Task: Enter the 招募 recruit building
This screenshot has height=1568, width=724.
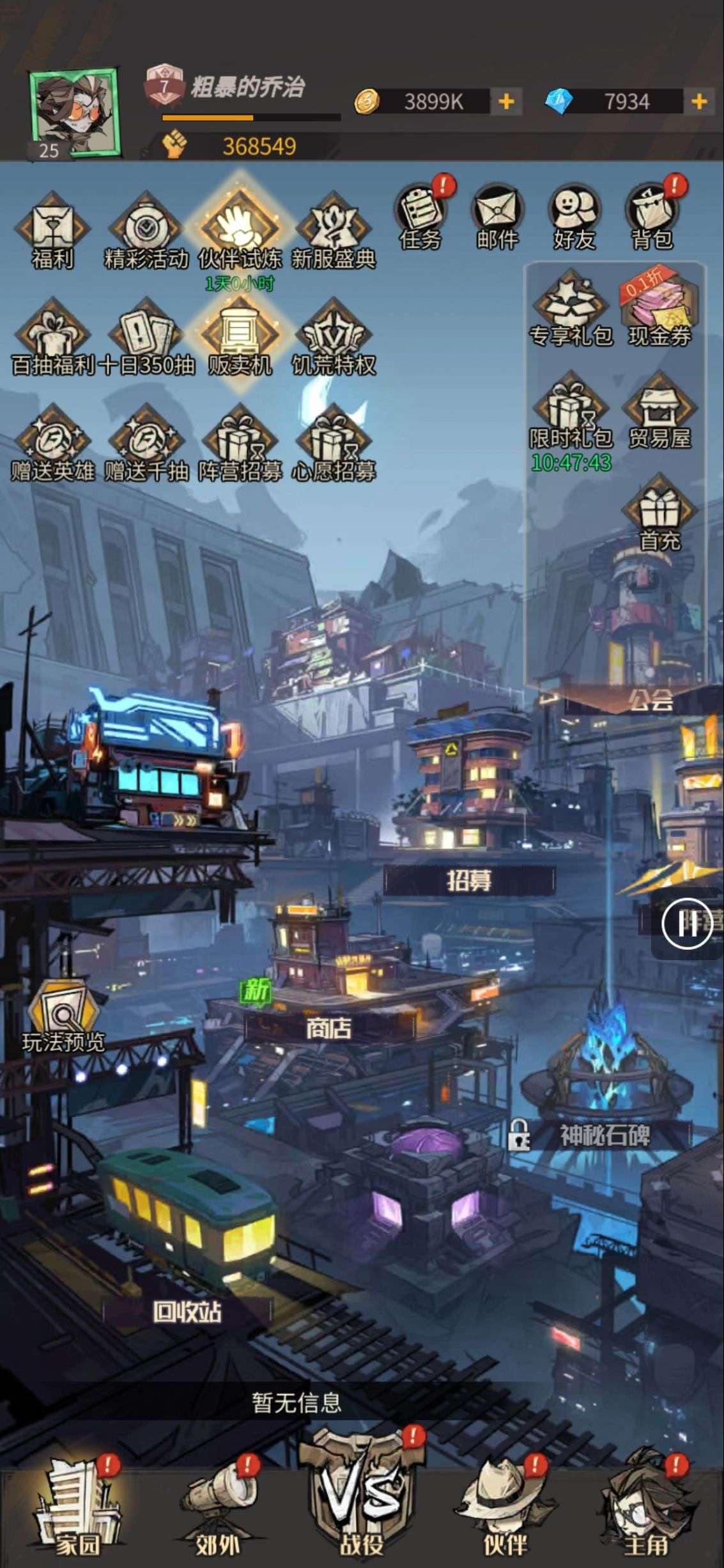Action: 470,880
